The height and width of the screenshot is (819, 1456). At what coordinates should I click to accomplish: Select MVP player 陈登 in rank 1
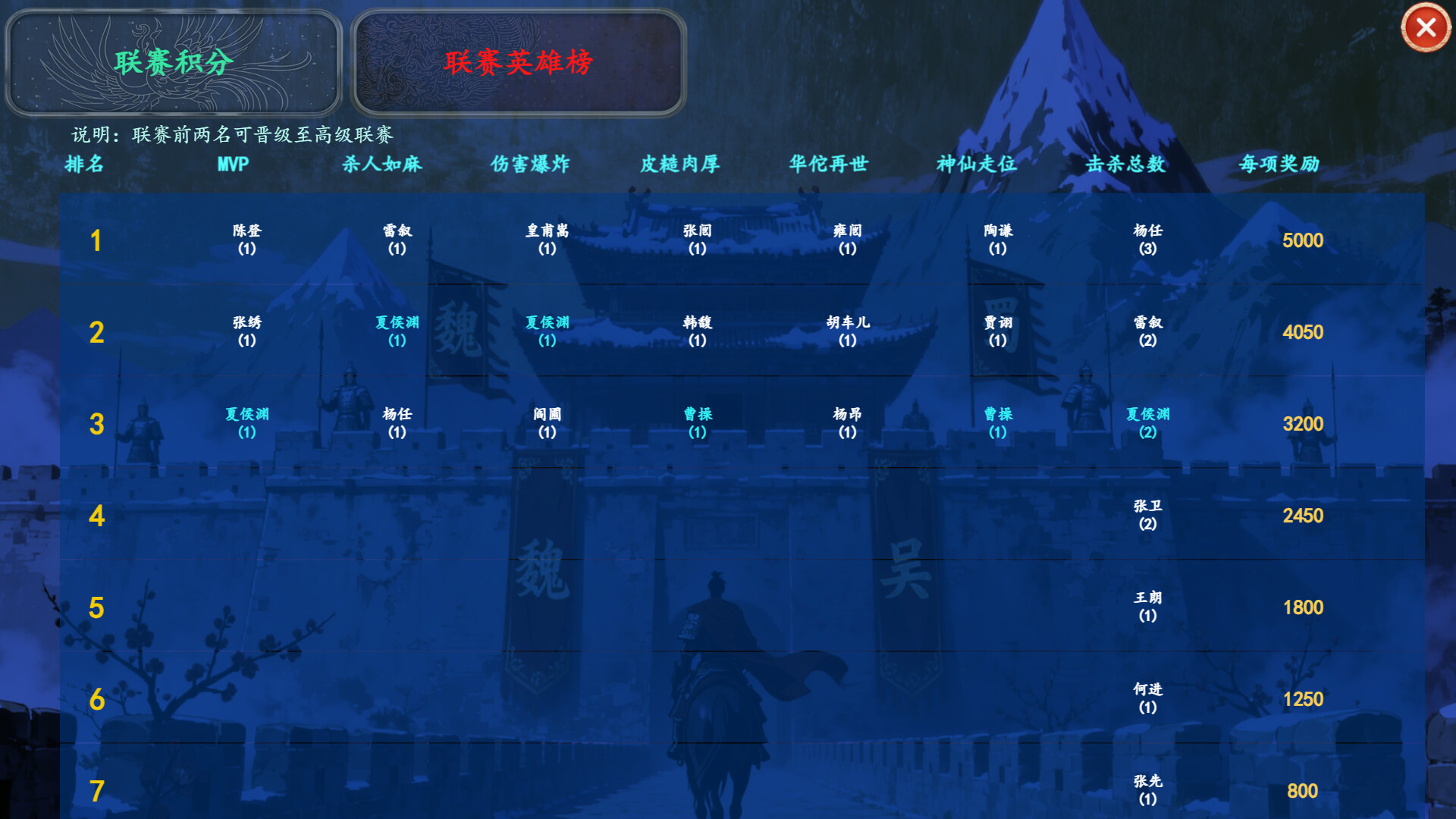coord(244,240)
